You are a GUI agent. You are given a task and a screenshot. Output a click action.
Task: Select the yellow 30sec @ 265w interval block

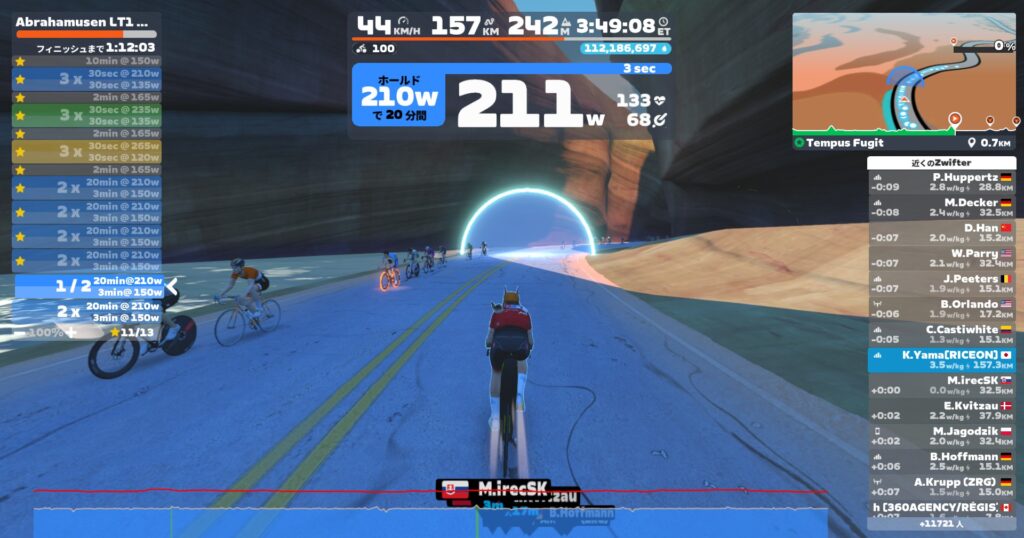tap(87, 151)
